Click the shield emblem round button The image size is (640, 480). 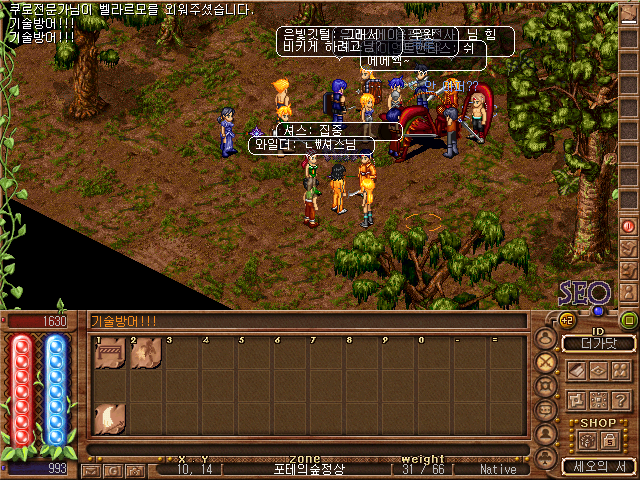[546, 386]
